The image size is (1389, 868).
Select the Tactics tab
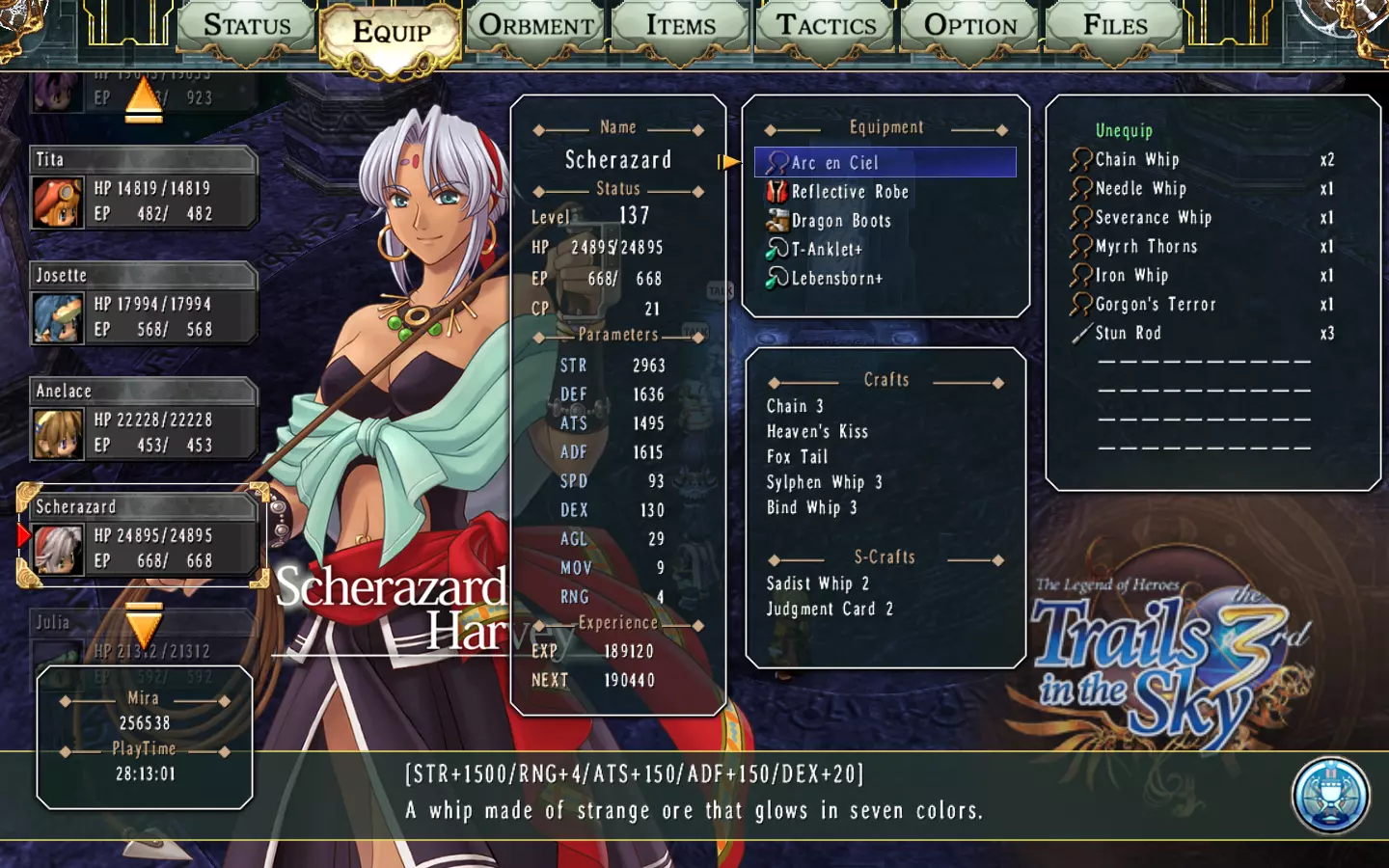point(827,27)
